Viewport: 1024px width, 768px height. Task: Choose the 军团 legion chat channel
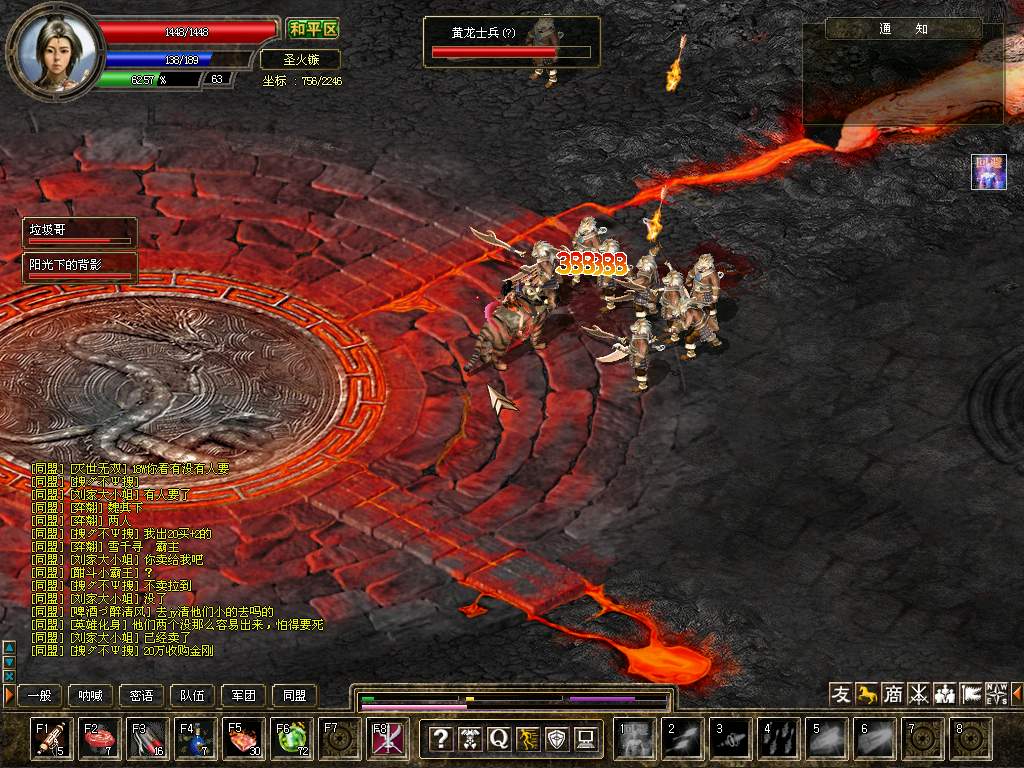click(x=244, y=695)
